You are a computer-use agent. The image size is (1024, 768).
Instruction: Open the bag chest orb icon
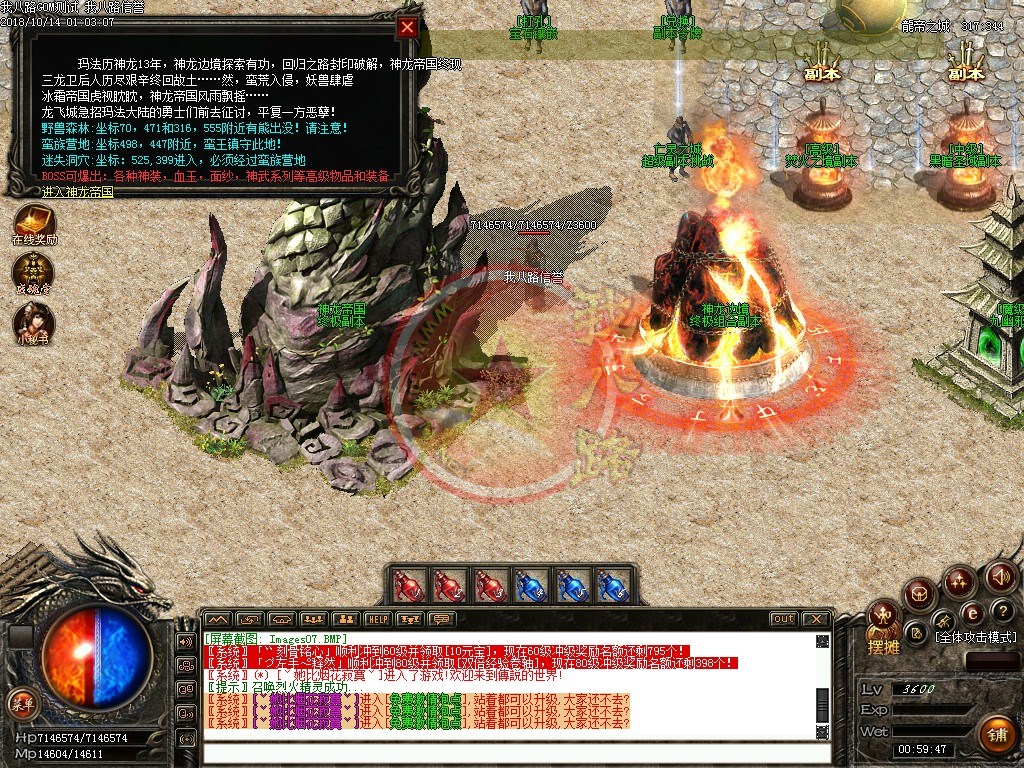[x=920, y=594]
